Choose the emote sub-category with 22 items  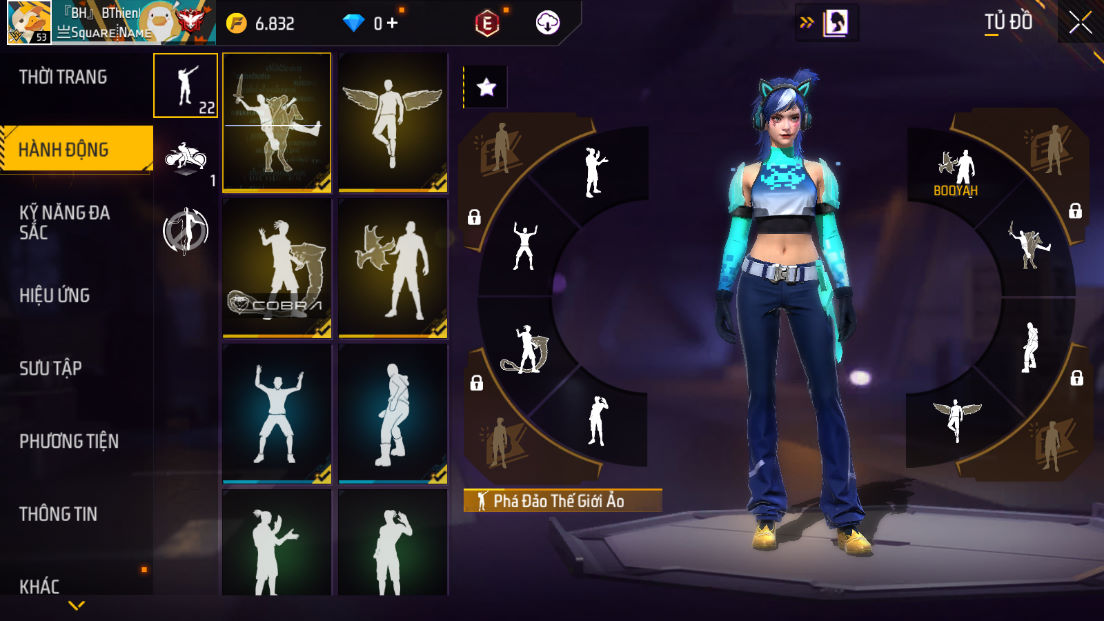click(185, 86)
